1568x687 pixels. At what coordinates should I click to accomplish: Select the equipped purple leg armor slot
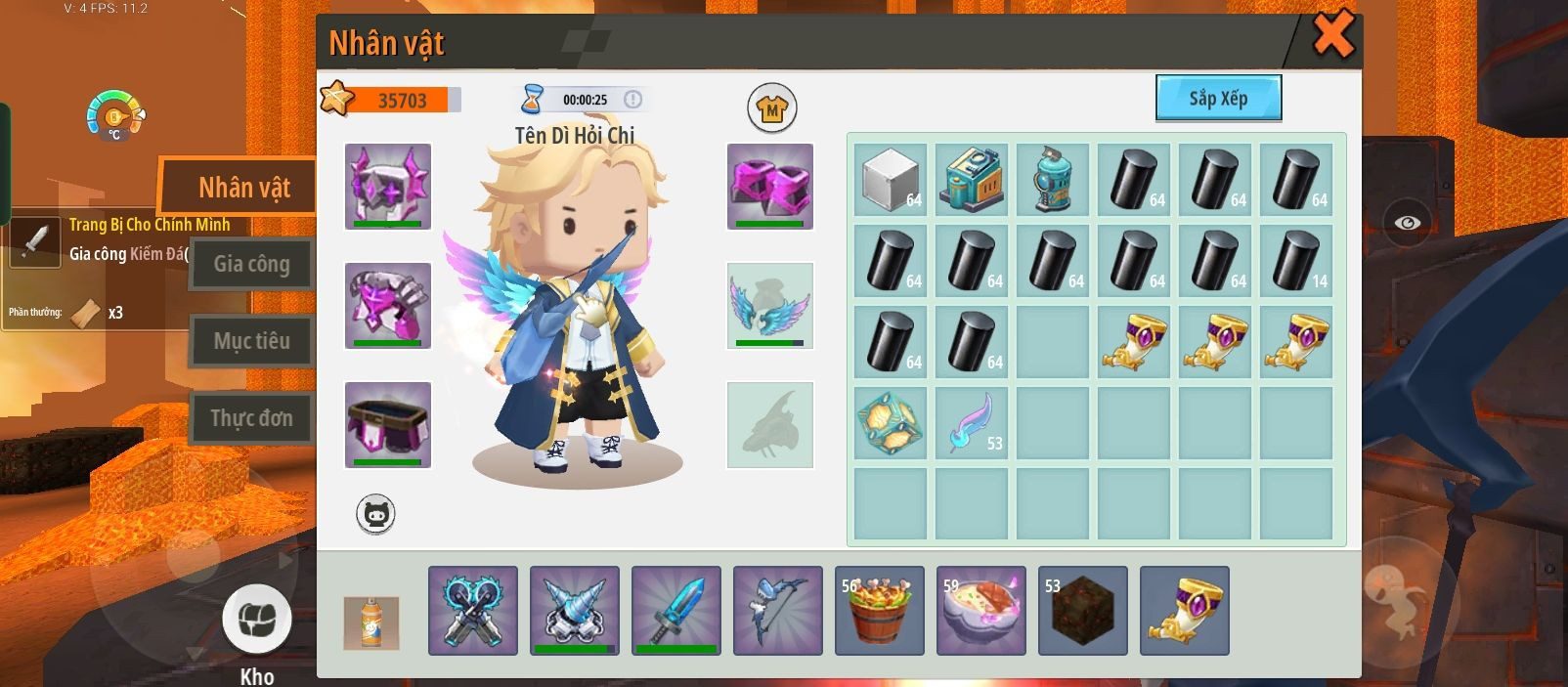388,424
